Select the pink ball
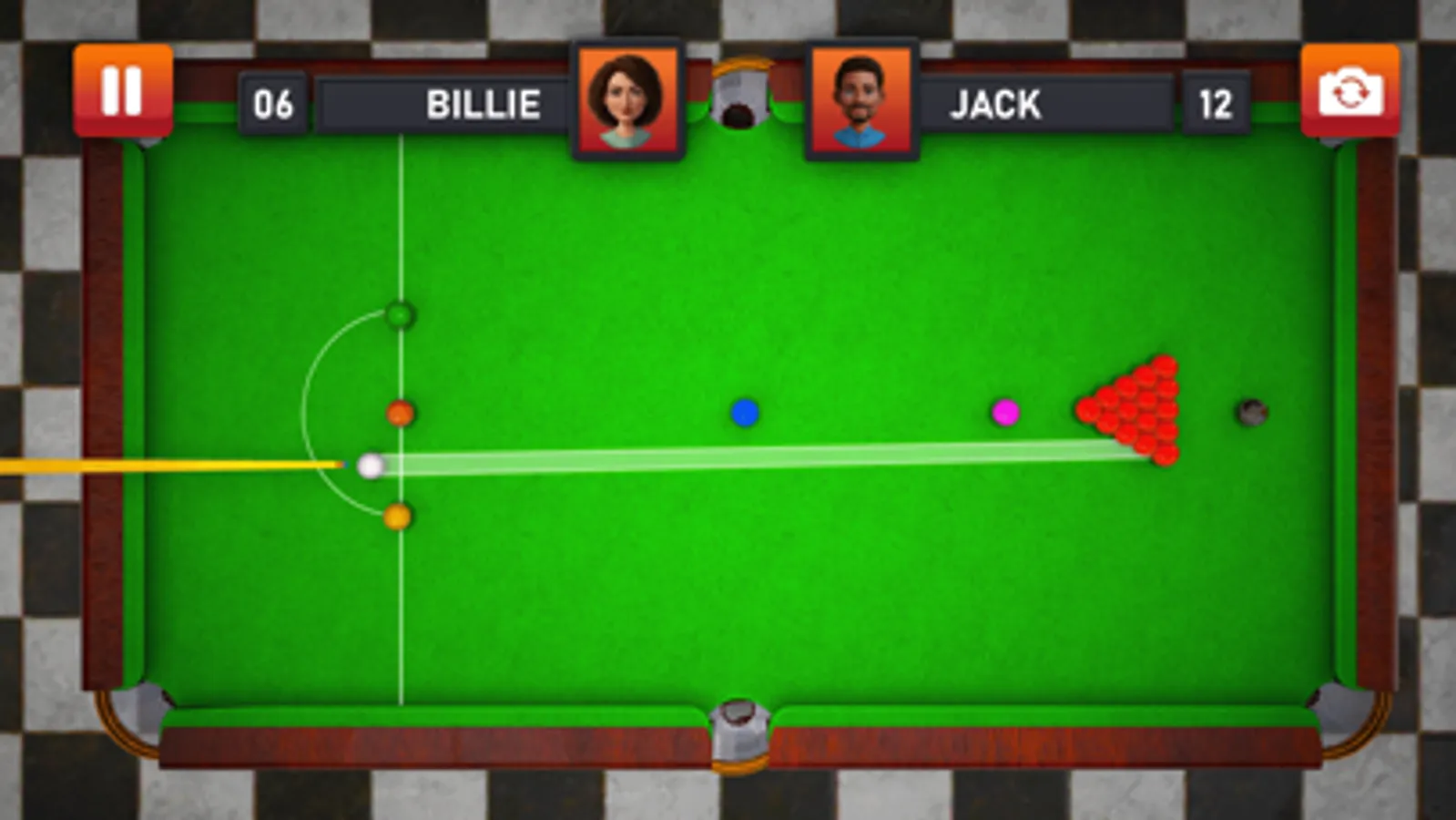The height and width of the screenshot is (820, 1456). (1004, 412)
